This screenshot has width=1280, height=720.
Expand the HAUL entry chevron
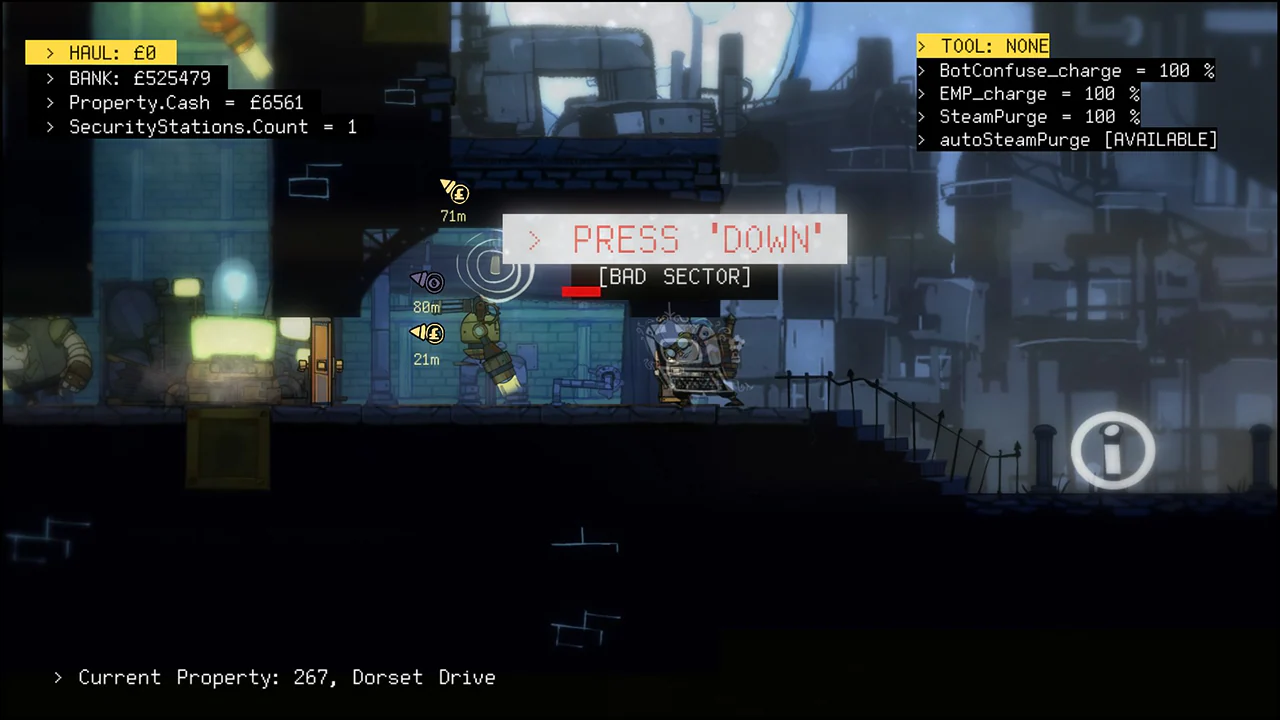(x=50, y=53)
